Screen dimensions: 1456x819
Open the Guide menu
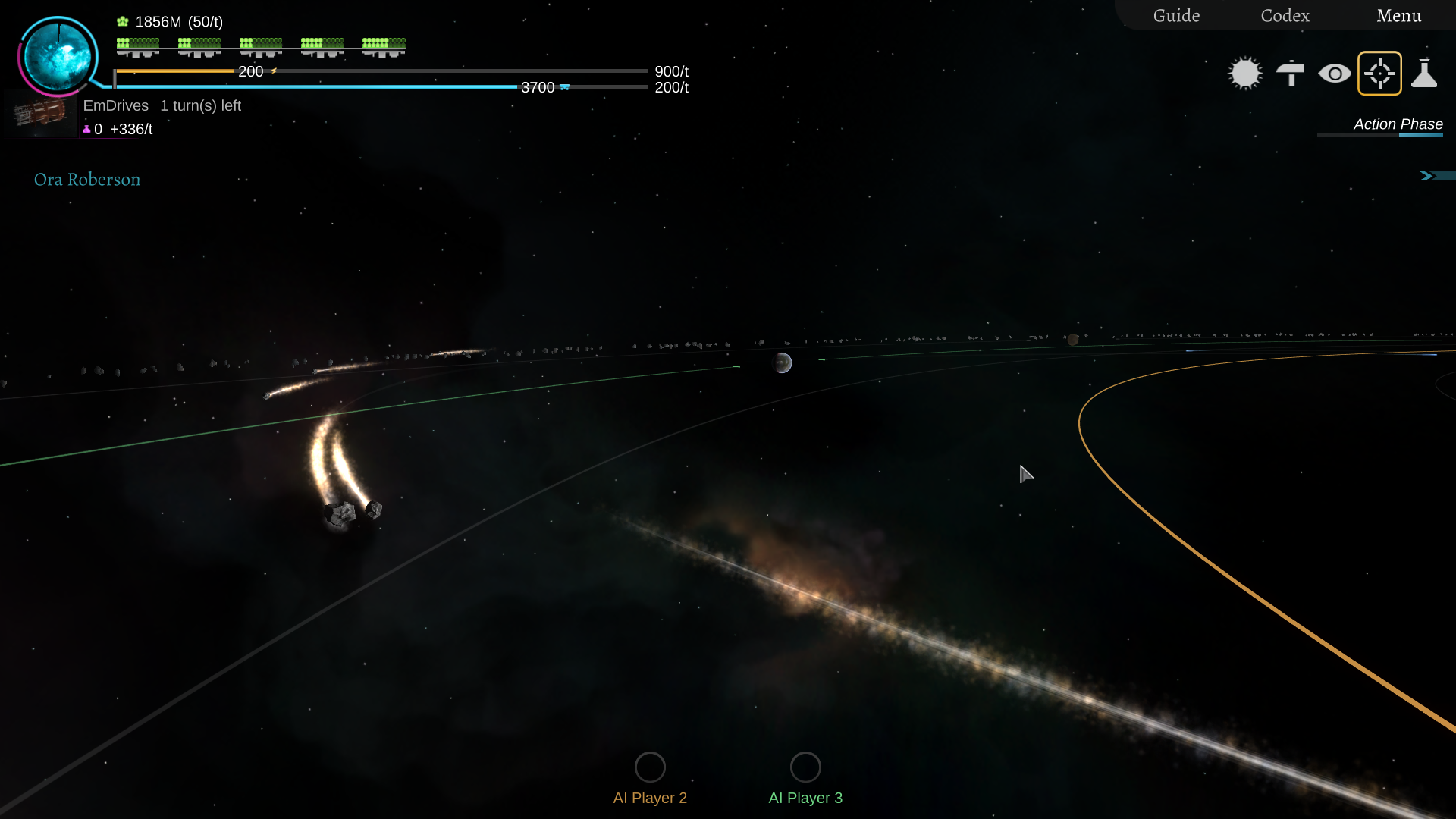click(x=1175, y=15)
